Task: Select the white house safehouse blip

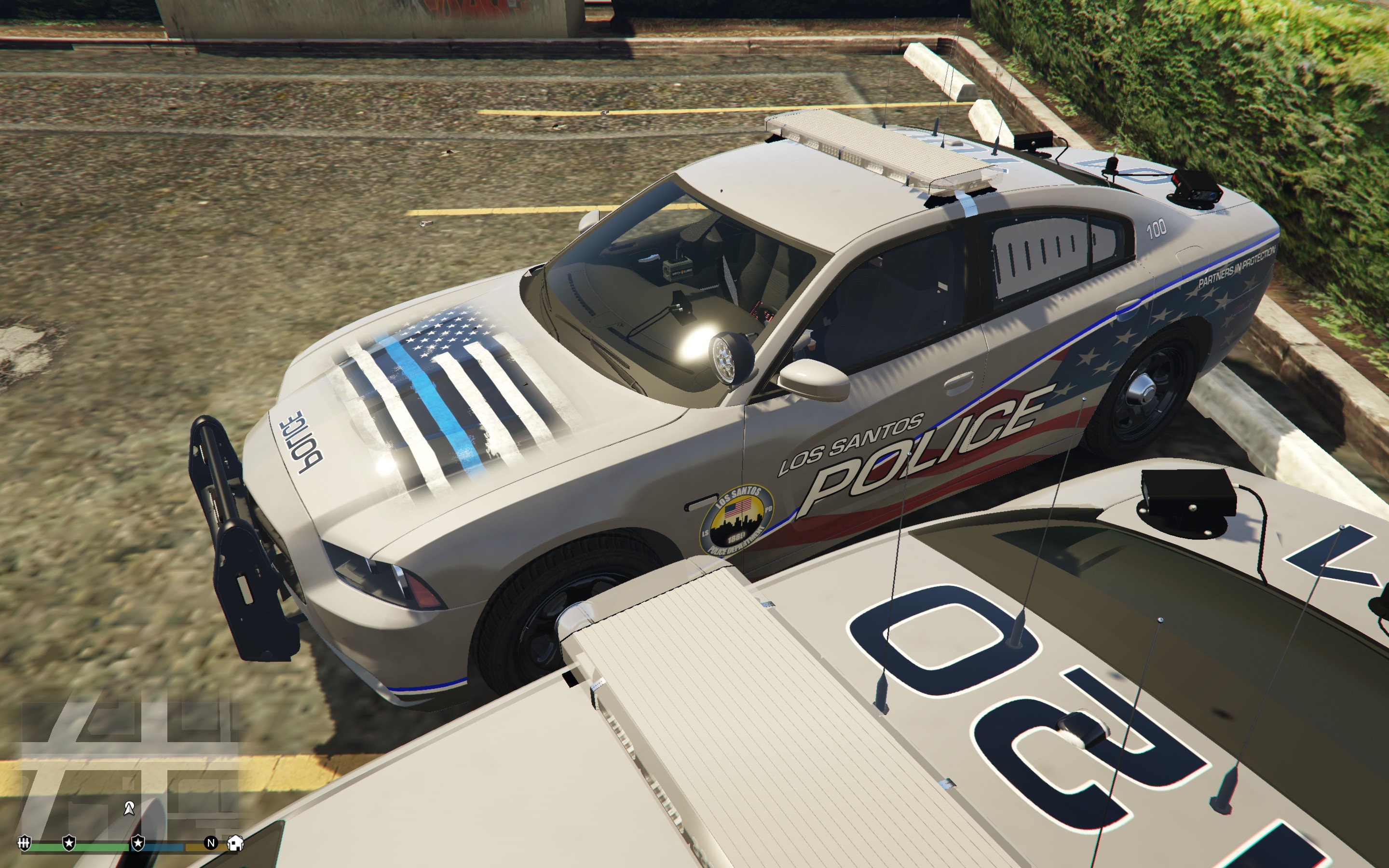Action: (x=235, y=843)
